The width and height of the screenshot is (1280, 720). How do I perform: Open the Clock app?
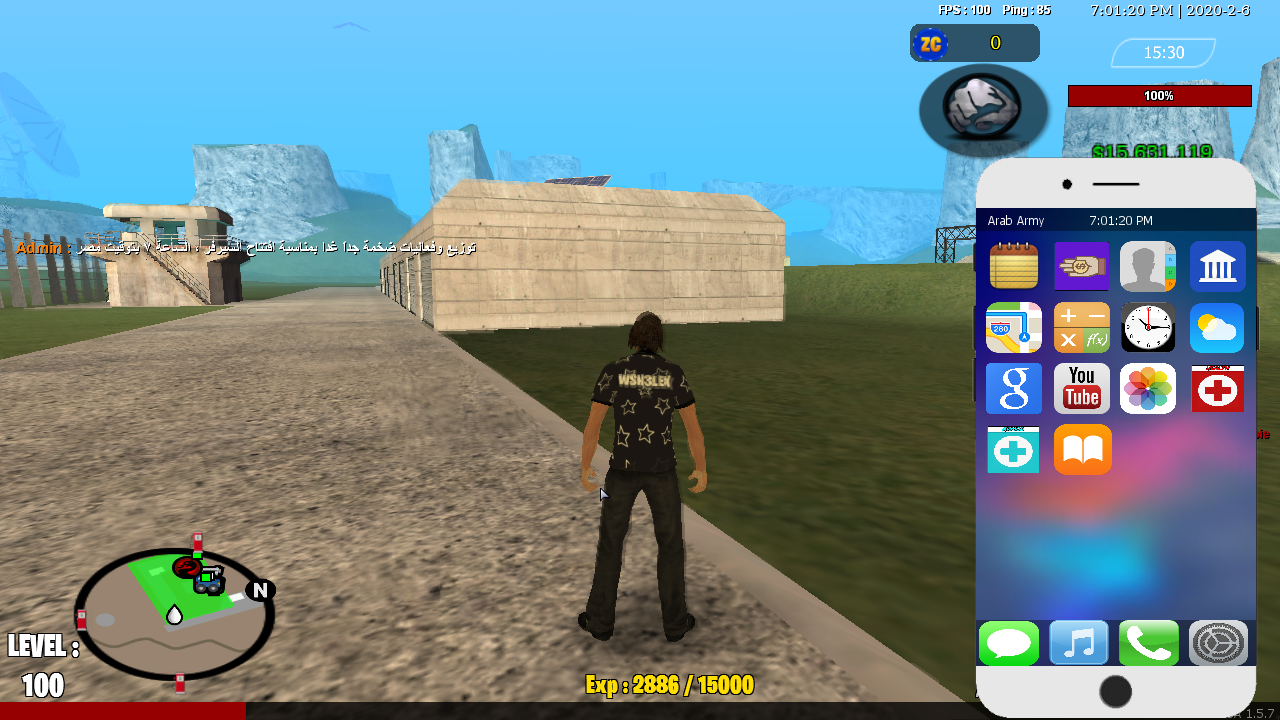tap(1147, 328)
